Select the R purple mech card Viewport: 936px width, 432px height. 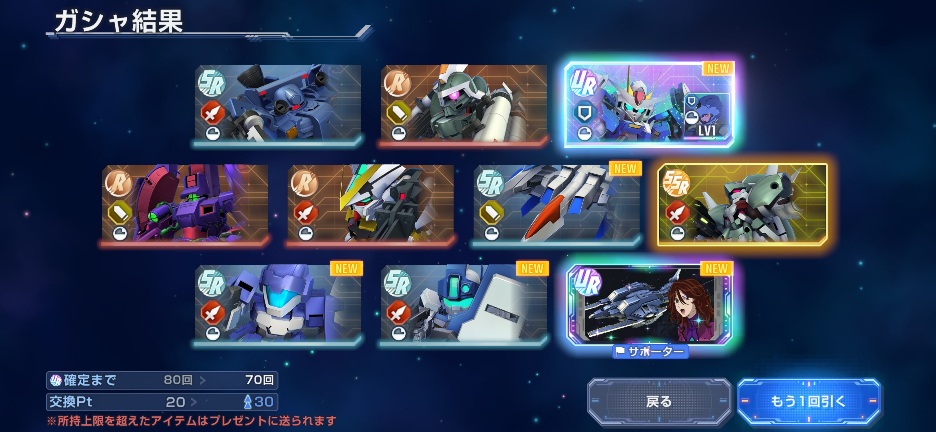185,204
